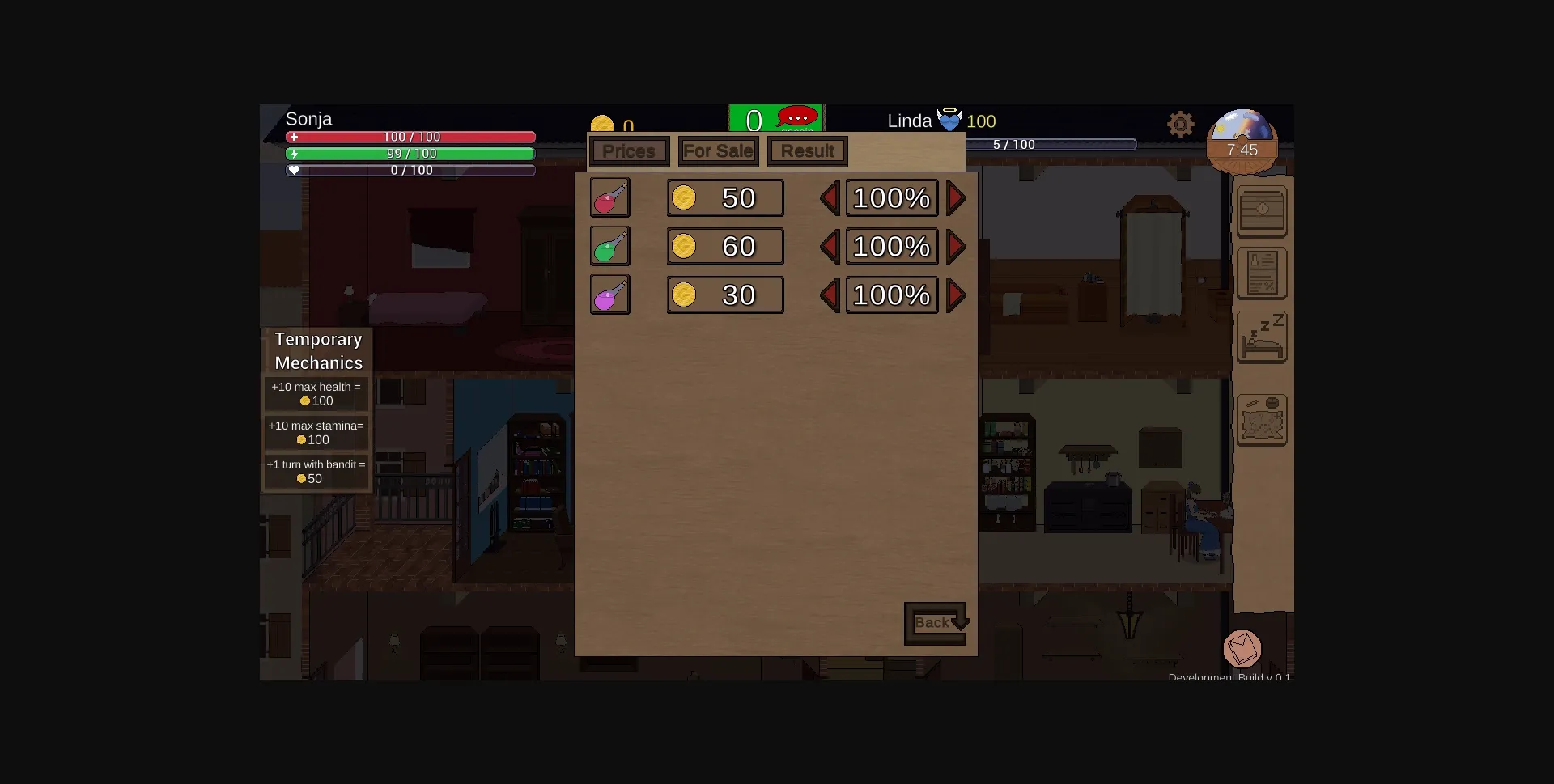
Task: Open the Result tab
Action: [806, 150]
